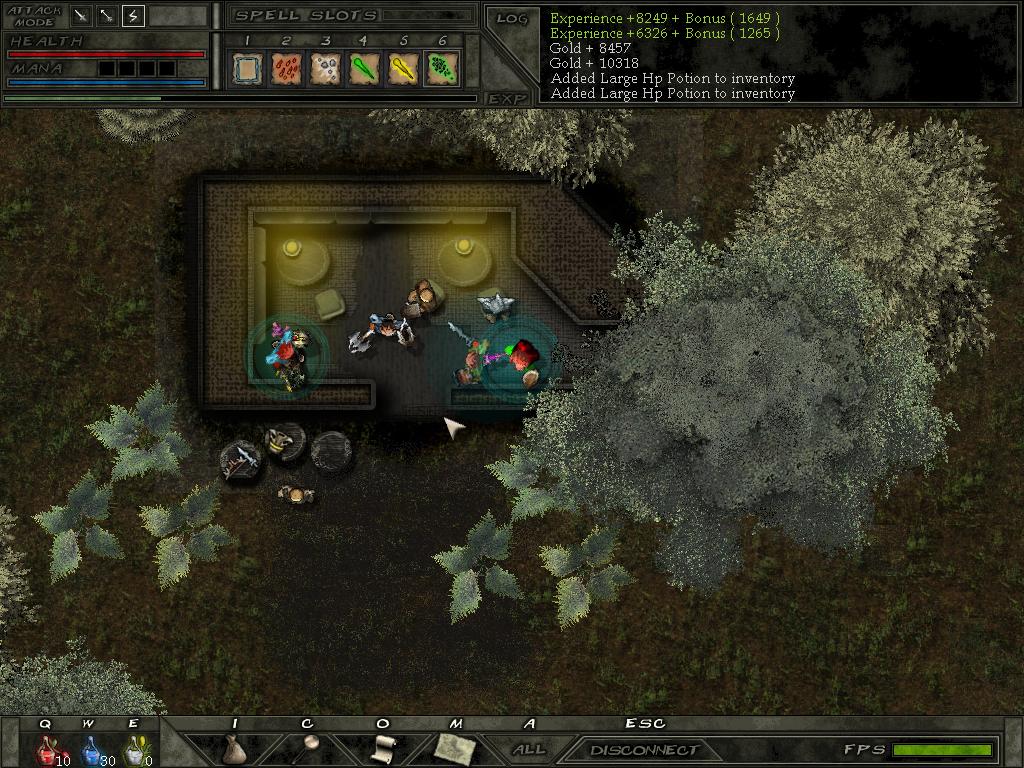Activate the red fiery spell scroll in slot 2
The image size is (1024, 768).
point(286,68)
